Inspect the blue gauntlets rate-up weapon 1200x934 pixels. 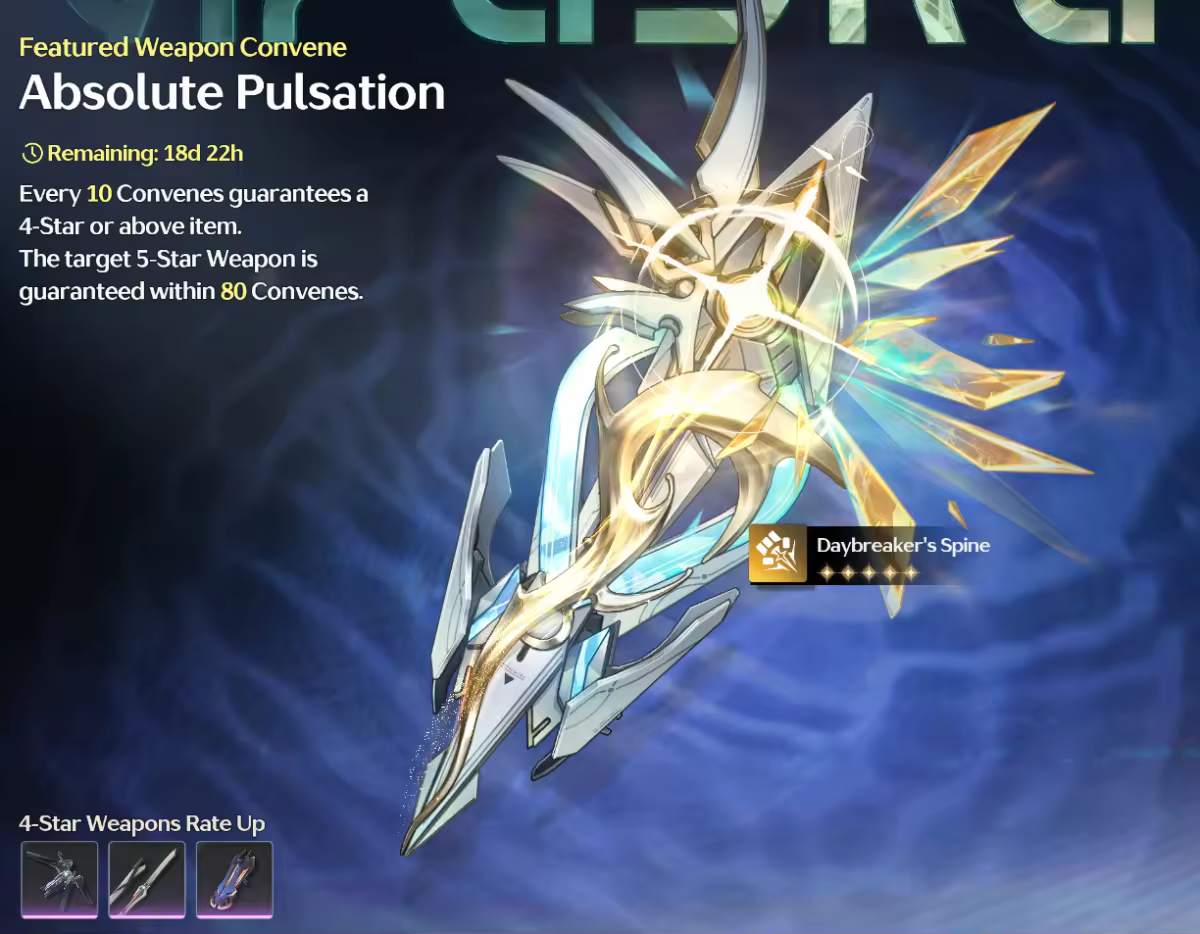point(234,879)
